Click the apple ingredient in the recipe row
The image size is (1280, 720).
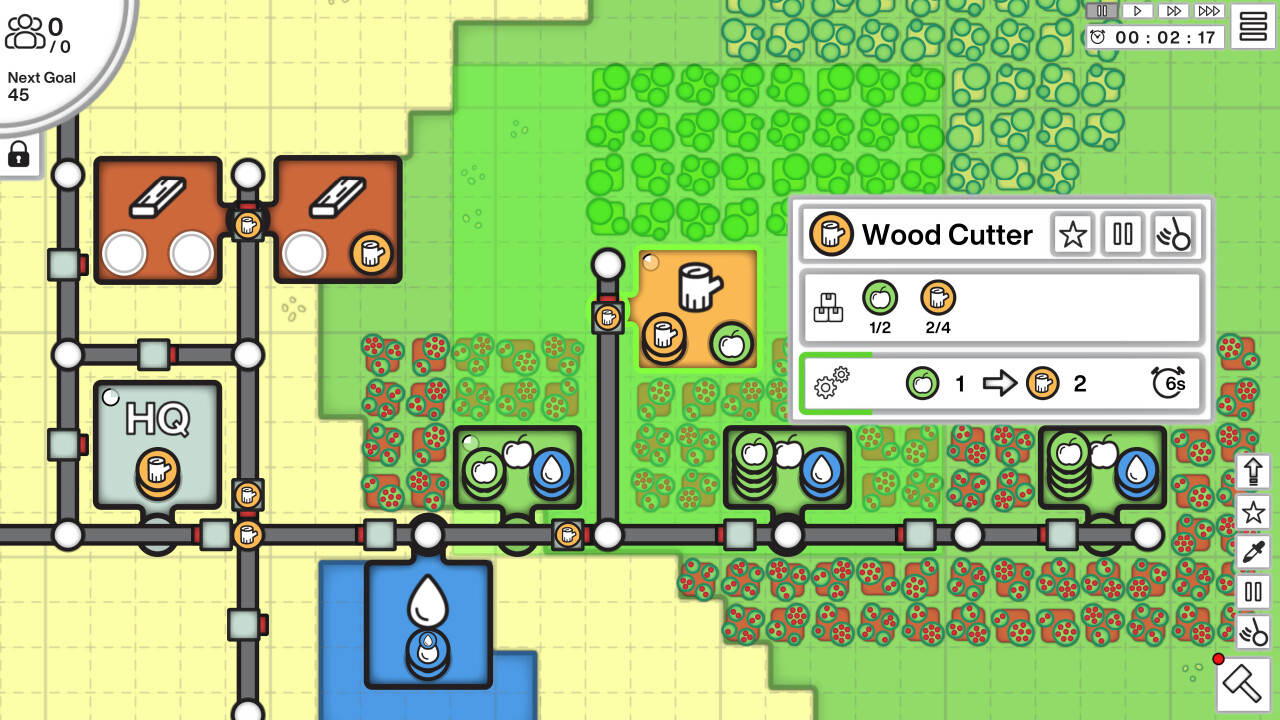922,383
